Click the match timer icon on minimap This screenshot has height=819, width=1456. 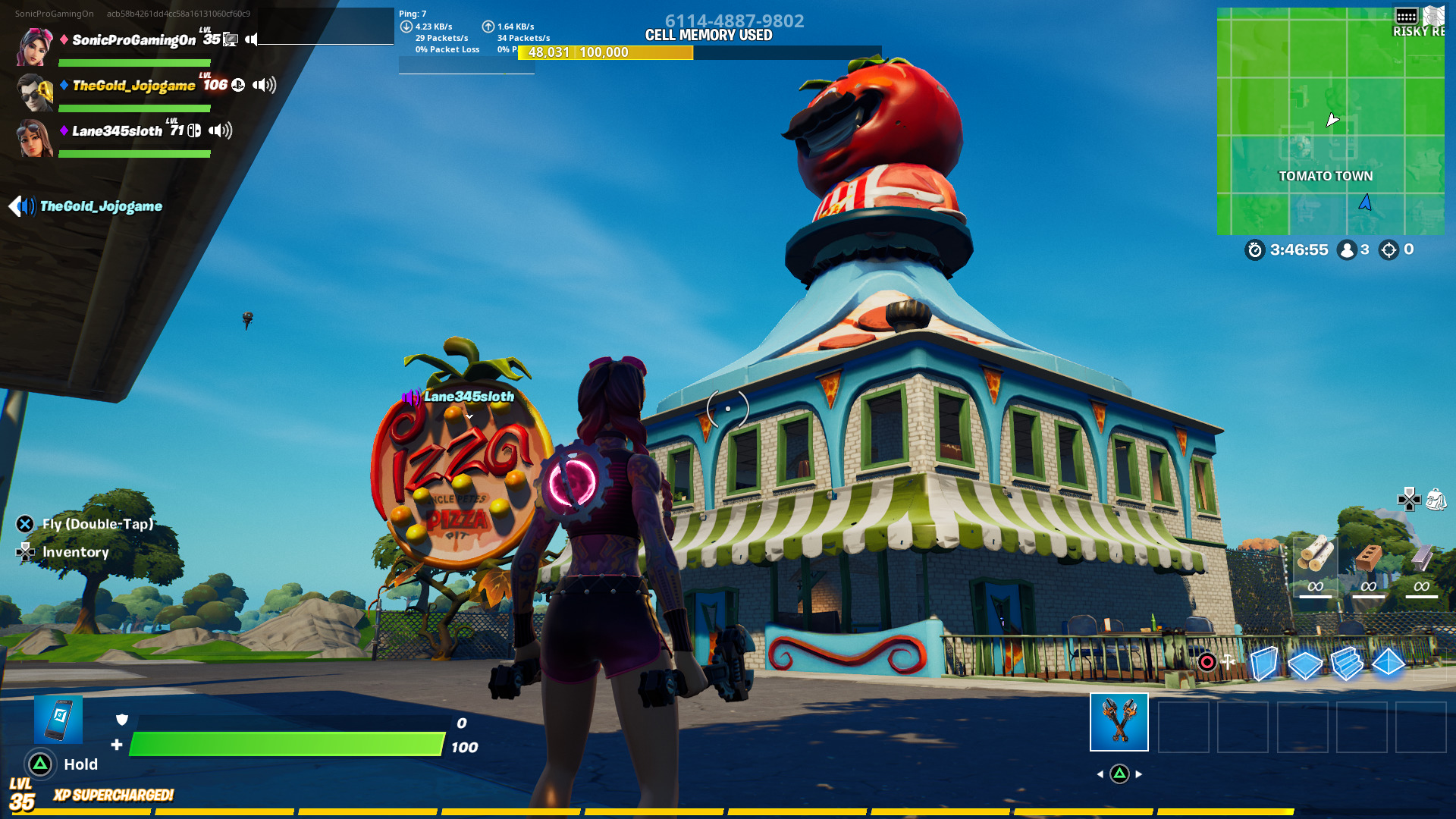1257,250
